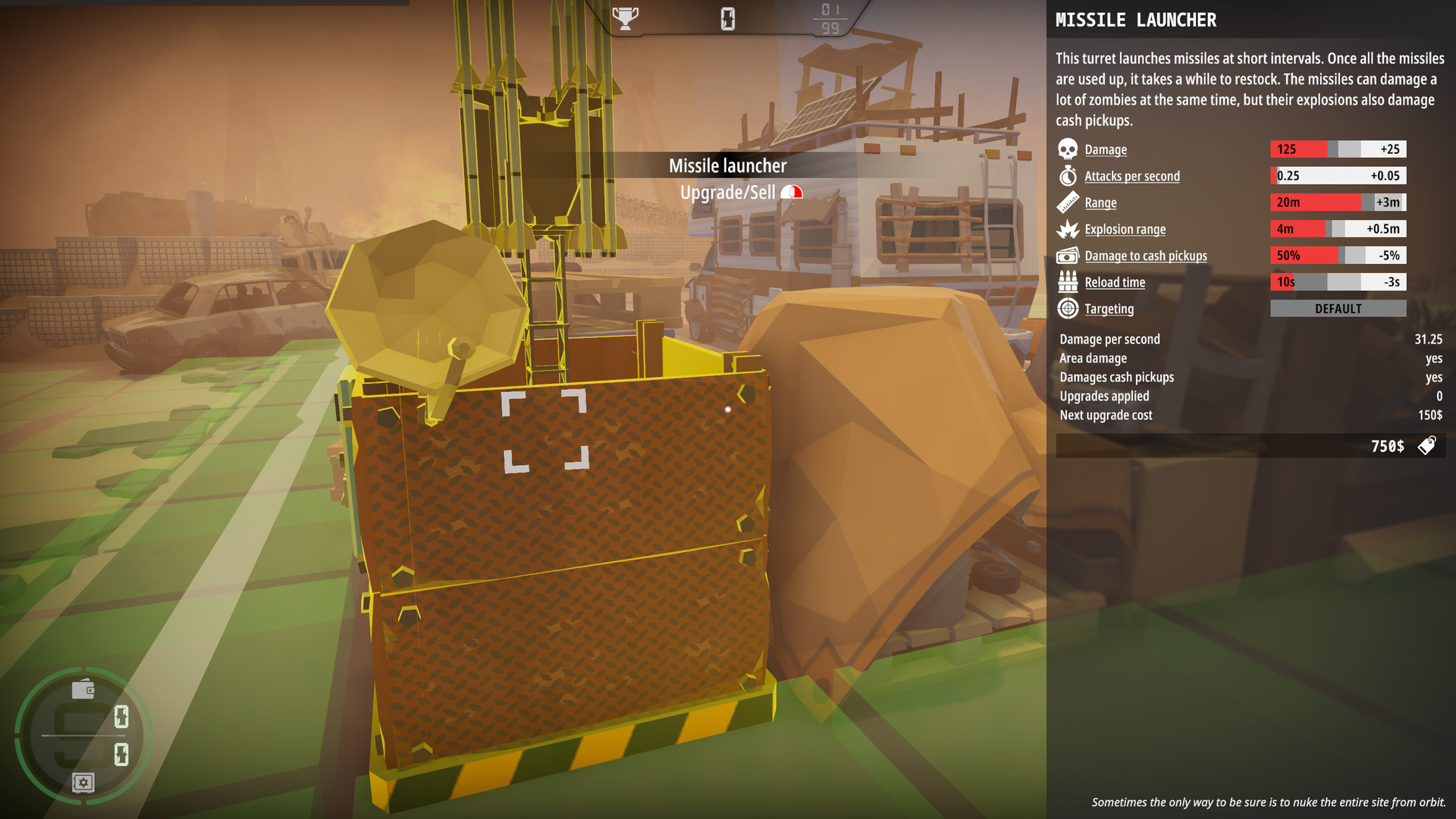Screen dimensions: 1456x819
Task: Click the crosshair Targeting icon
Action: point(1068,309)
